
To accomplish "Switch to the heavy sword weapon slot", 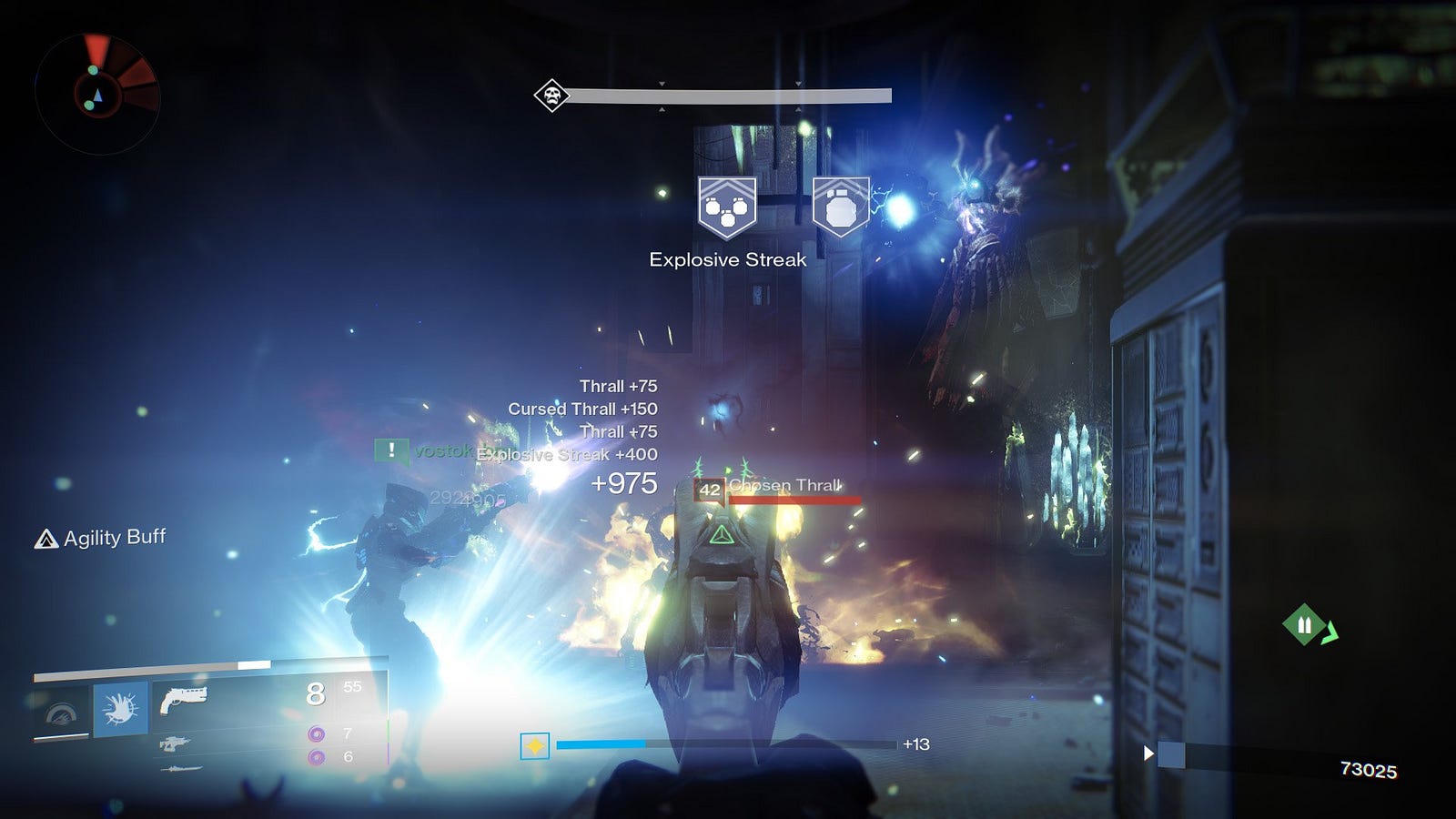I will 182,769.
